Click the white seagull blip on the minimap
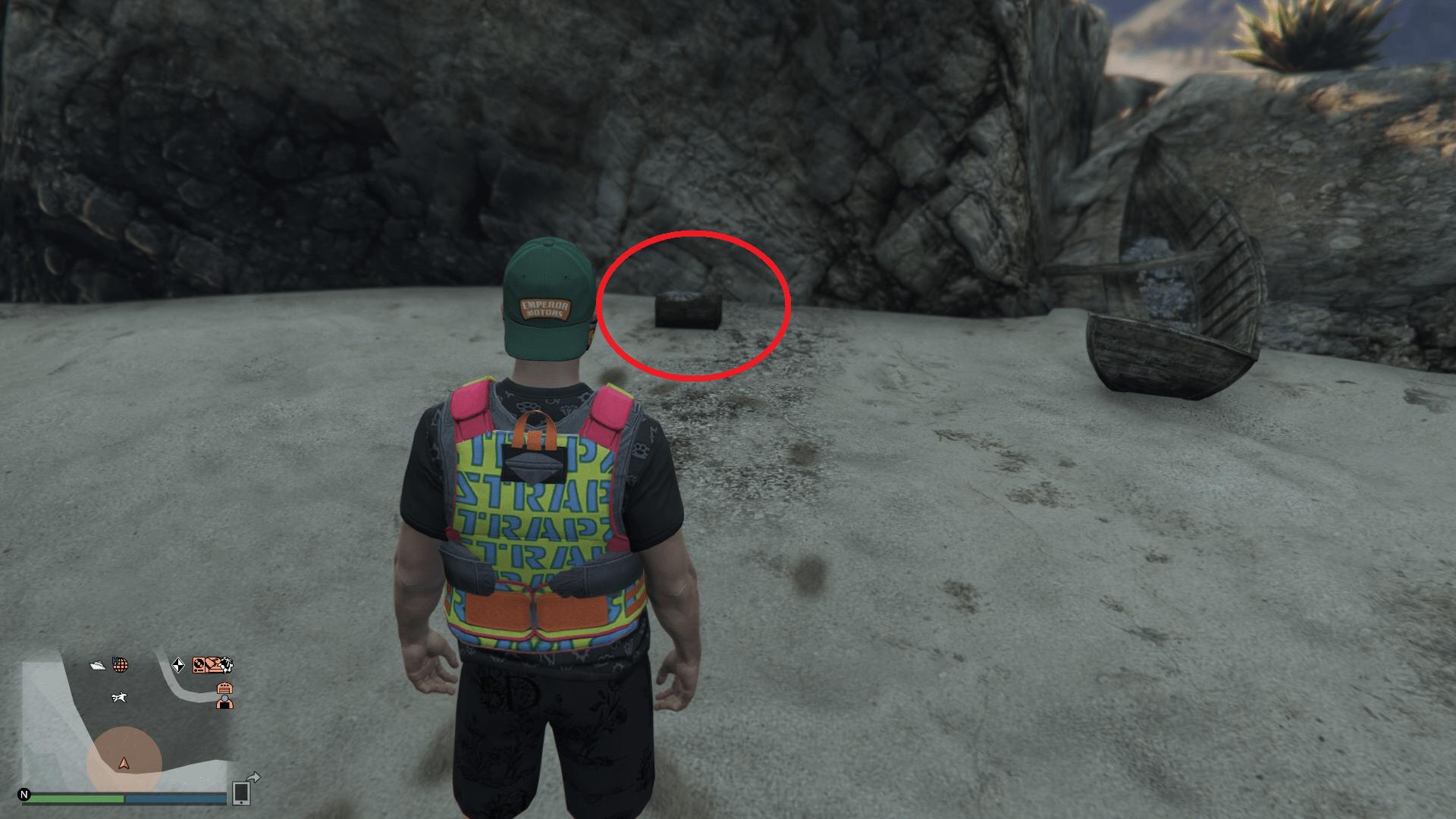Viewport: 1456px width, 819px height. click(119, 698)
